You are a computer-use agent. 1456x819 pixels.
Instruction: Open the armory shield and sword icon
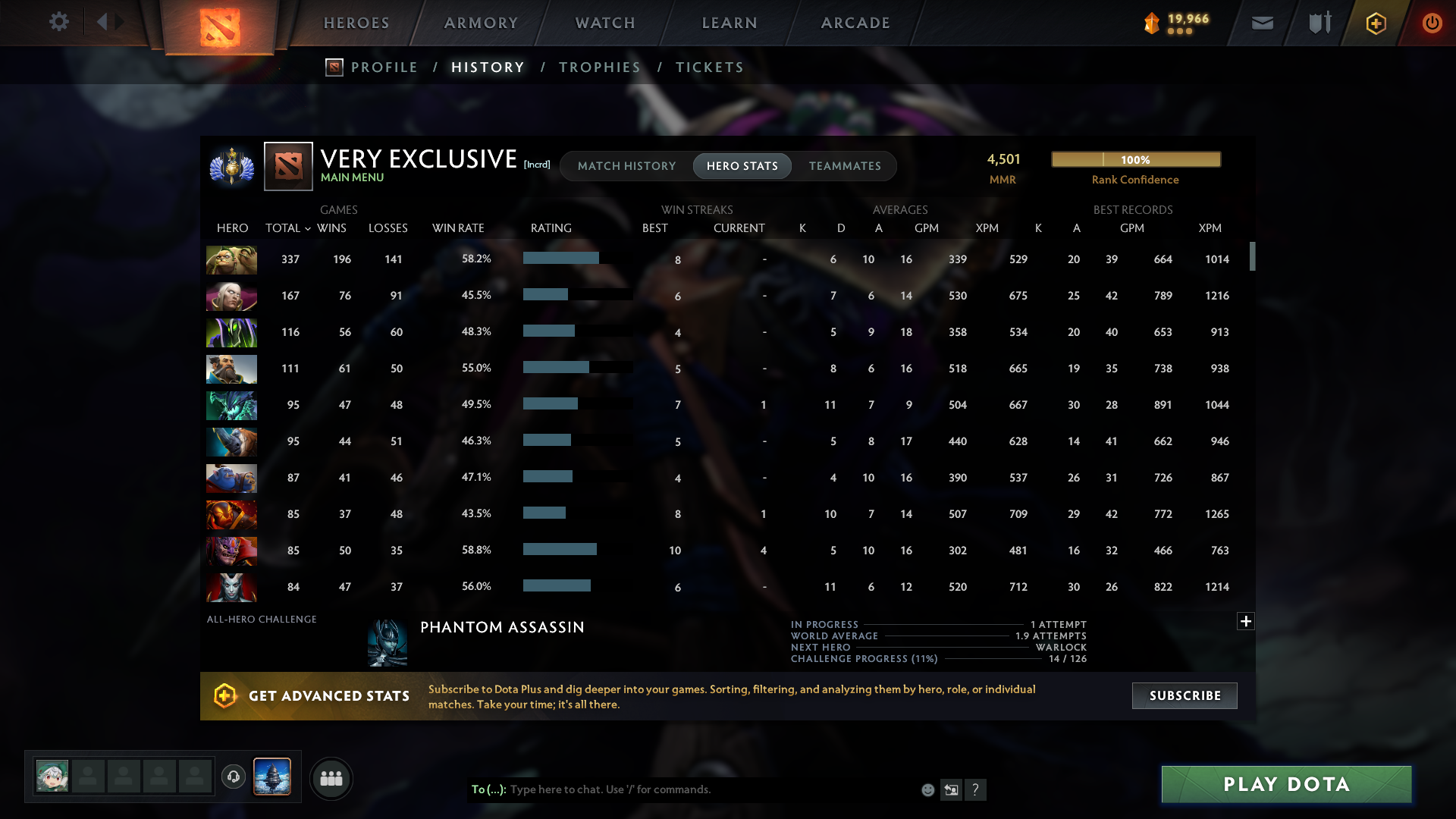coord(1318,23)
